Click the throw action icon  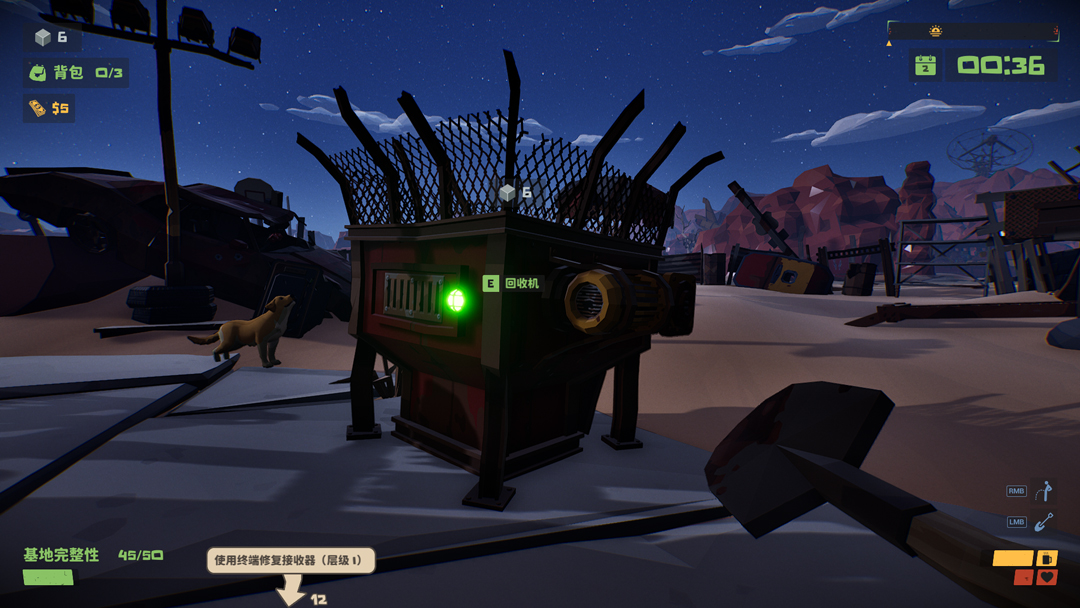(1044, 491)
